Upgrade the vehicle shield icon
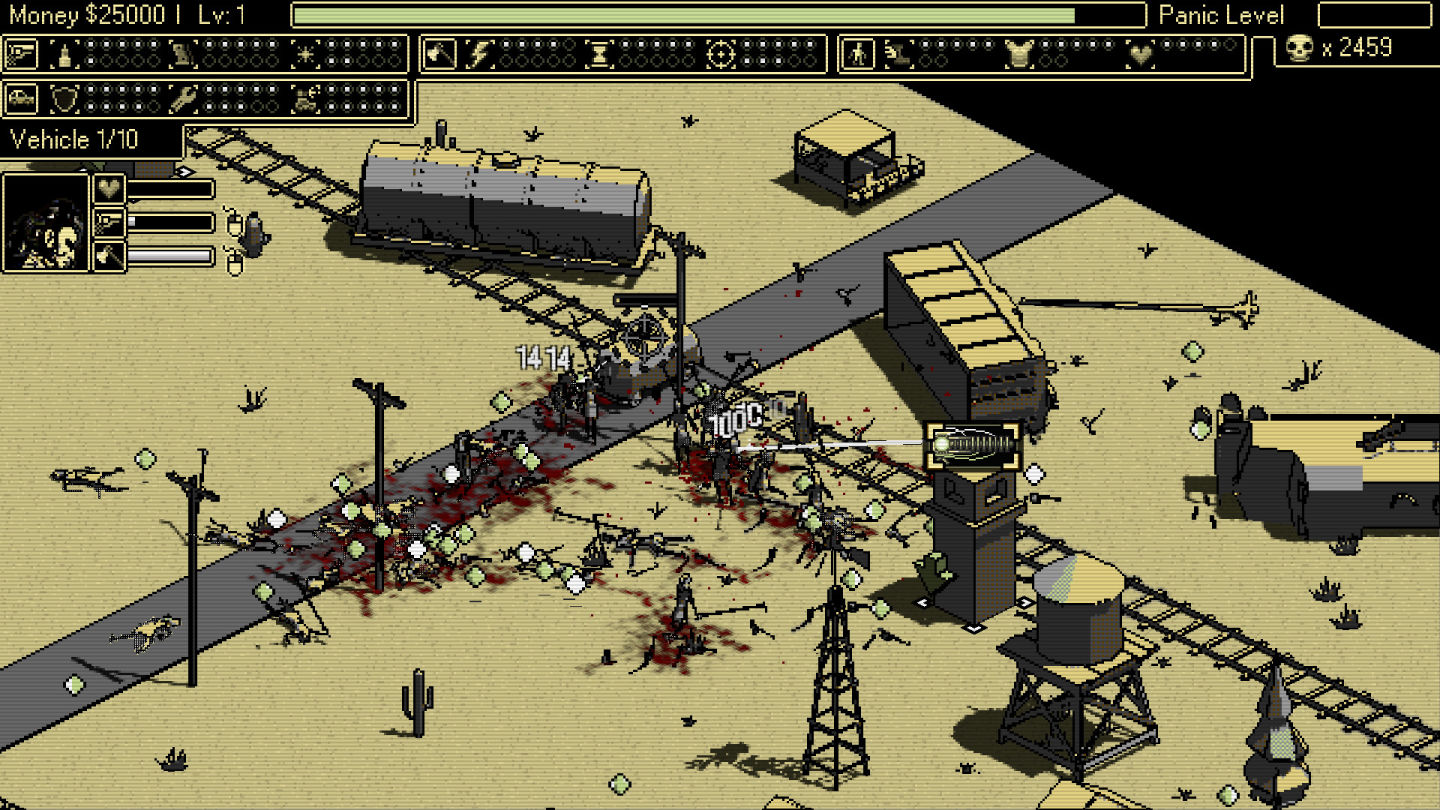This screenshot has width=1440, height=810. click(65, 99)
